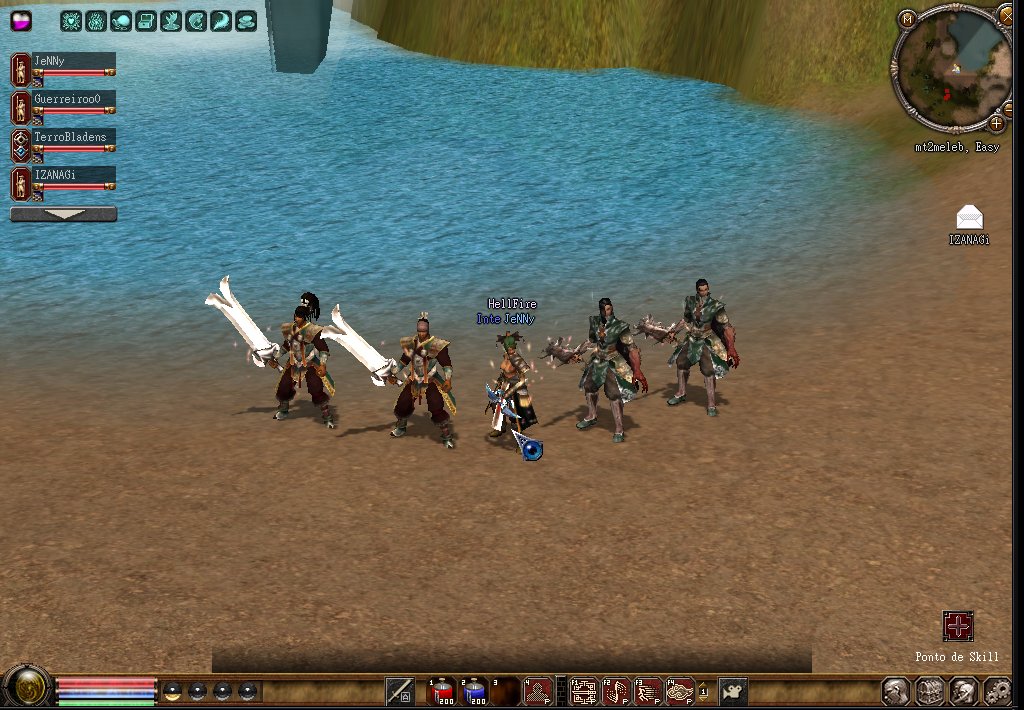Toggle the camera view button
Image resolution: width=1024 pixels, height=710 pixels.
[734, 691]
